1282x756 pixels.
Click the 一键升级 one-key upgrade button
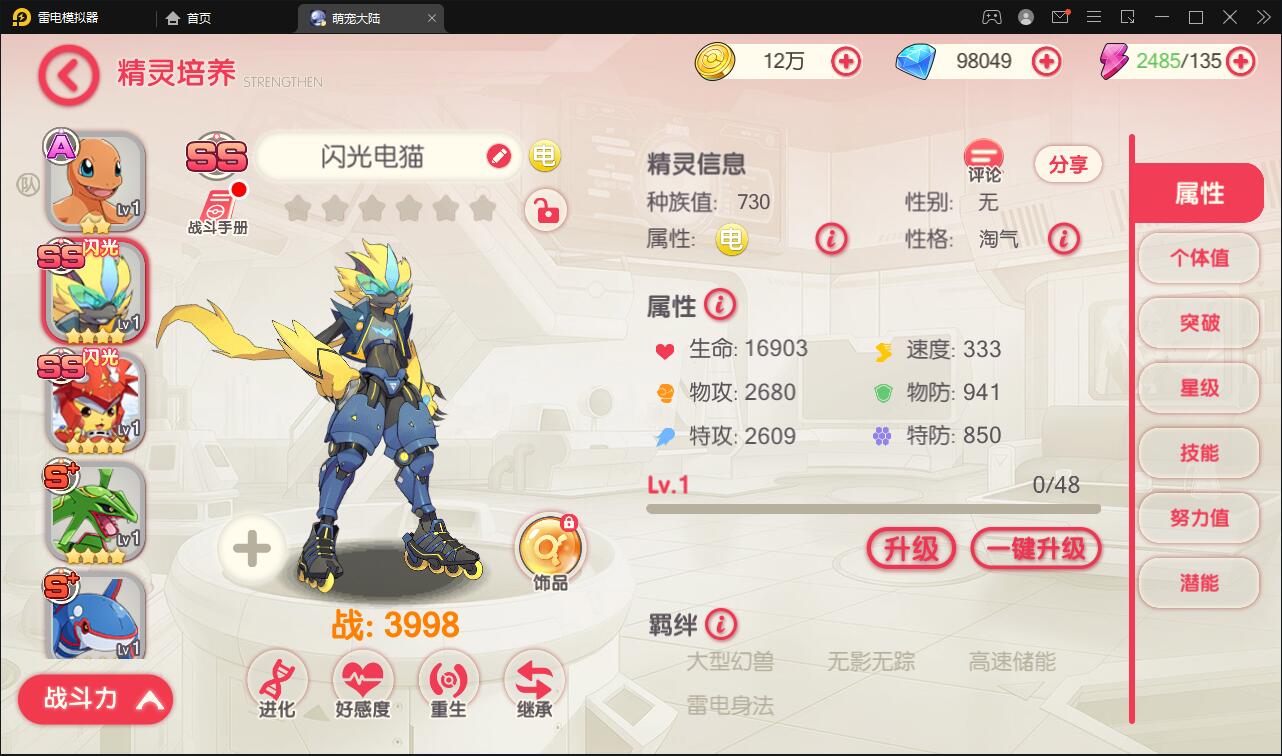[1036, 549]
